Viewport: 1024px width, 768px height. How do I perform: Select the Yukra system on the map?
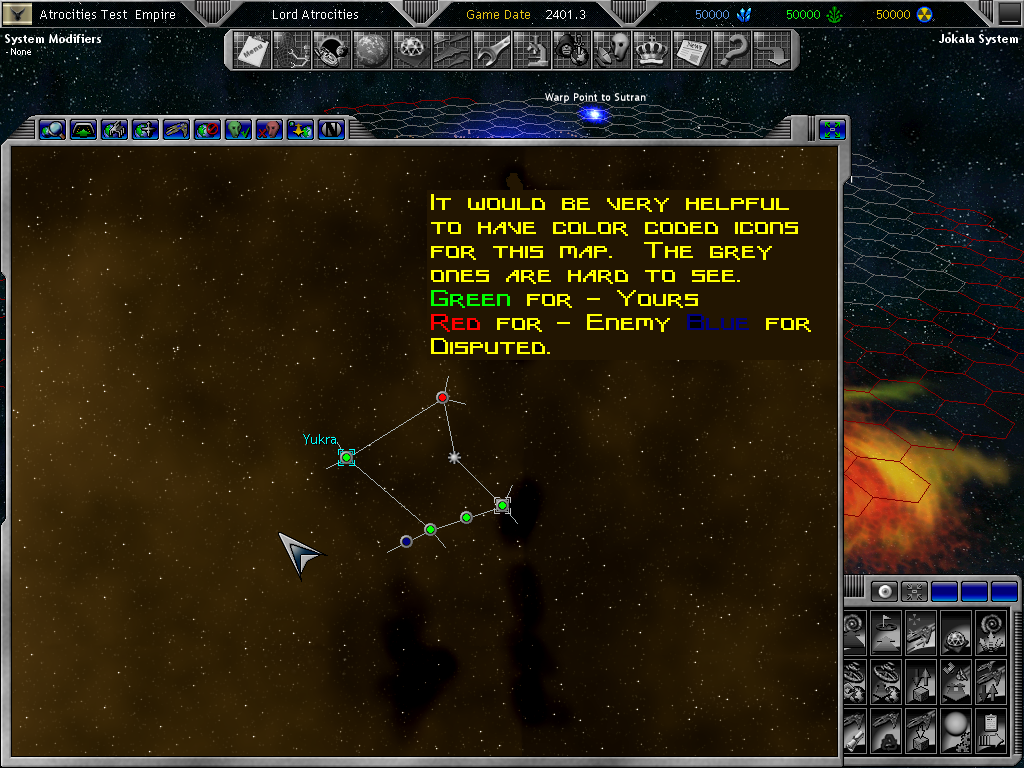tap(346, 457)
